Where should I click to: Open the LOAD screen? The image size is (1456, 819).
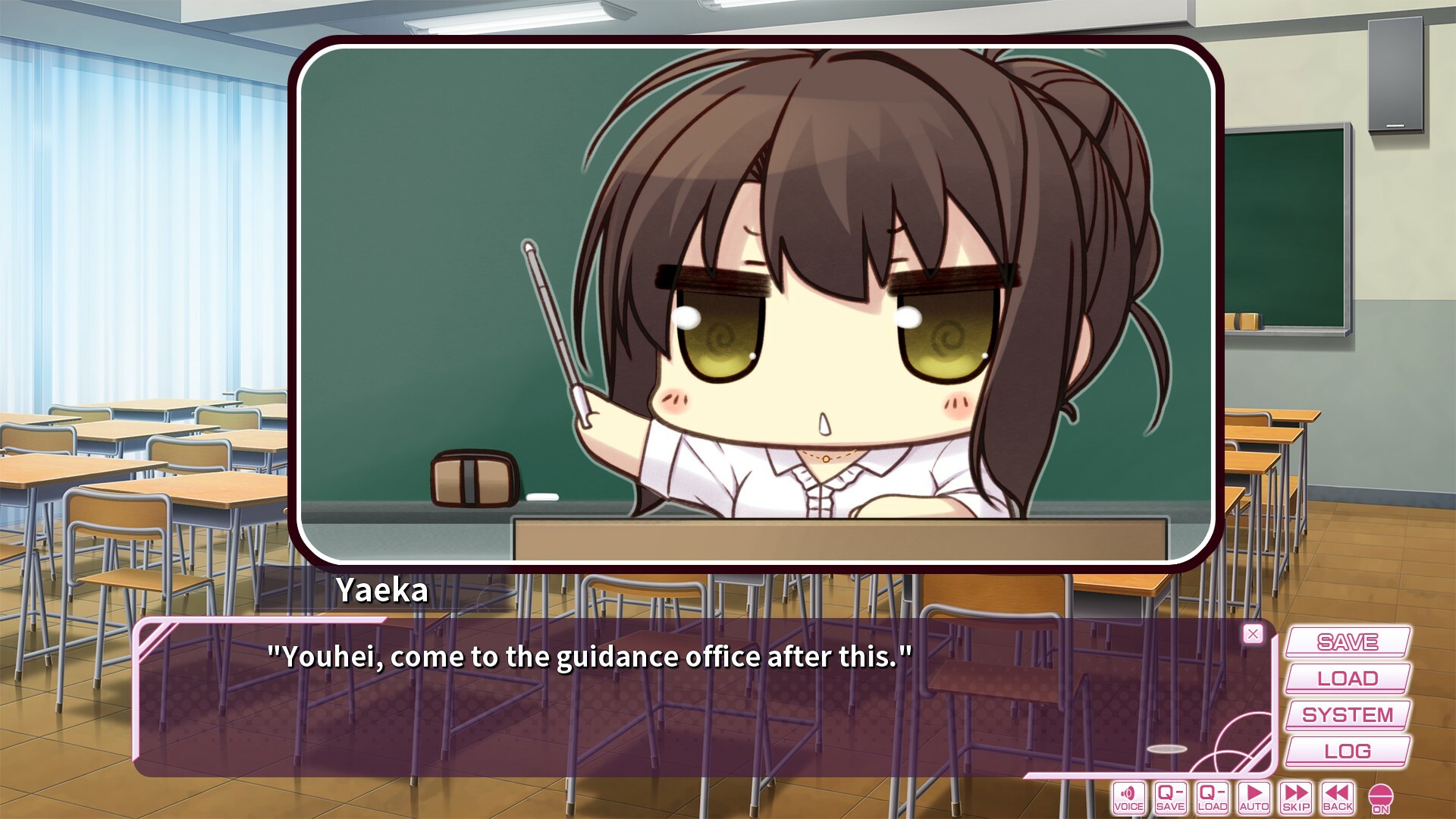pos(1346,678)
